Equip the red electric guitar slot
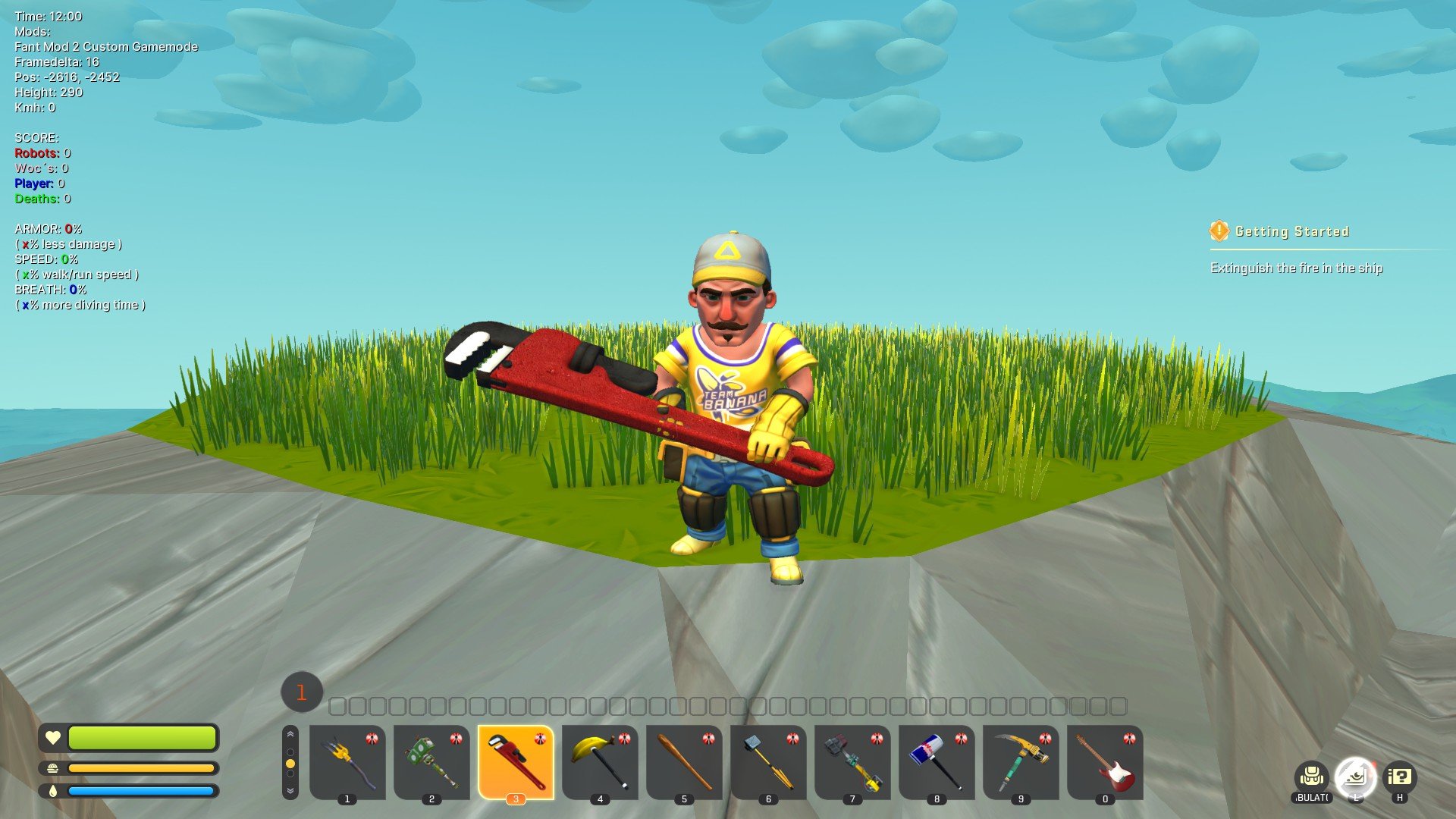This screenshot has width=1456, height=819. 1105,762
